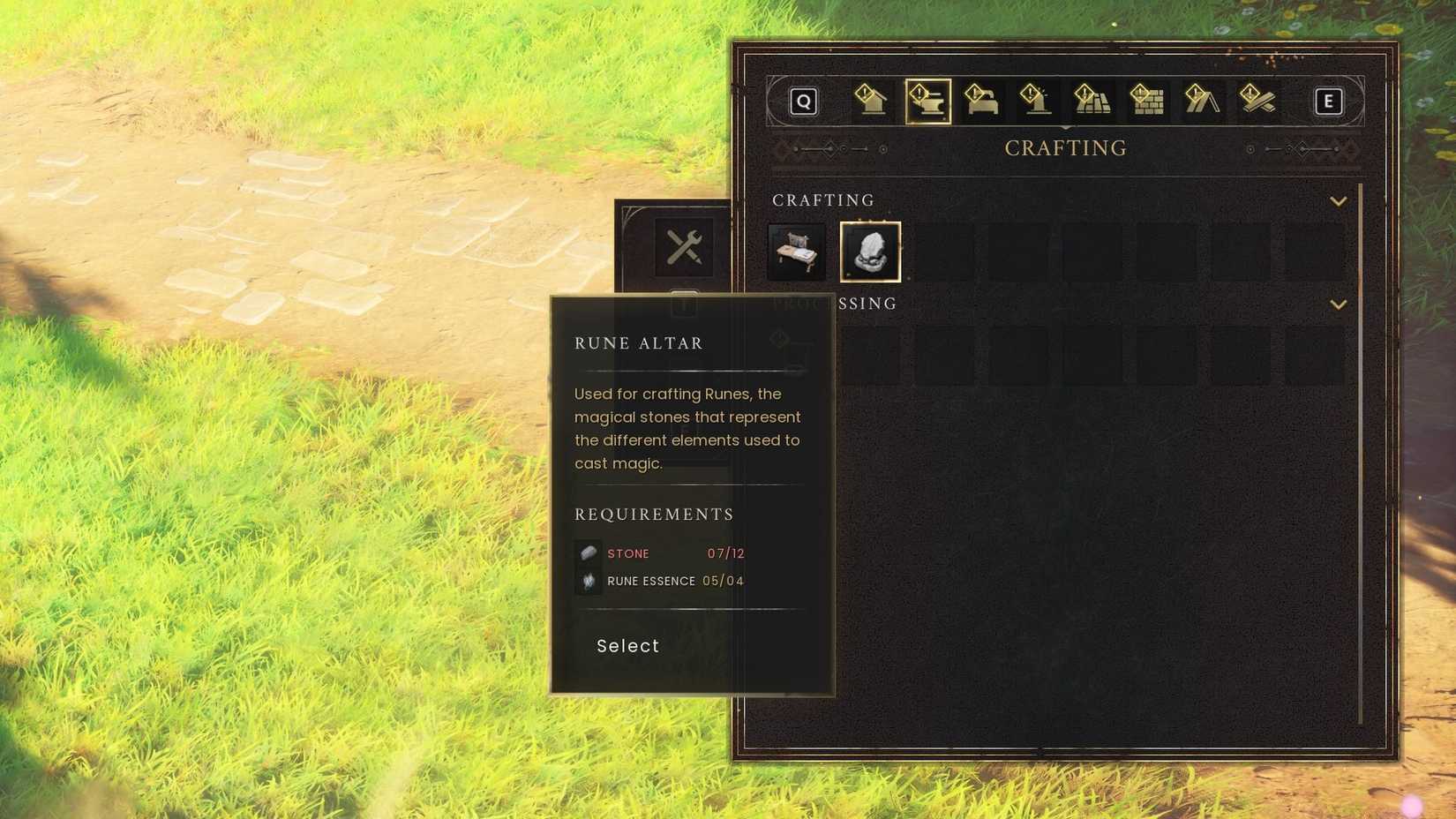Click the Rune Essence requirement icon
The height and width of the screenshot is (819, 1456).
(588, 580)
